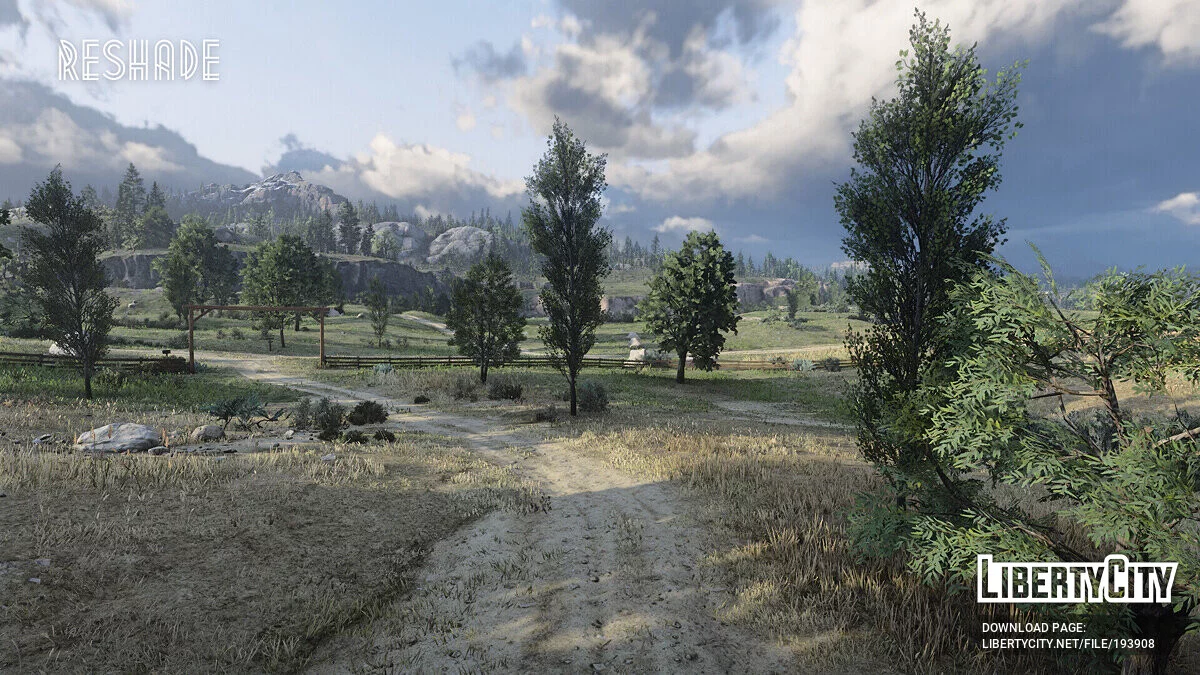Click the LibertyCity logo watermark
The image size is (1200, 675).
click(x=1076, y=580)
